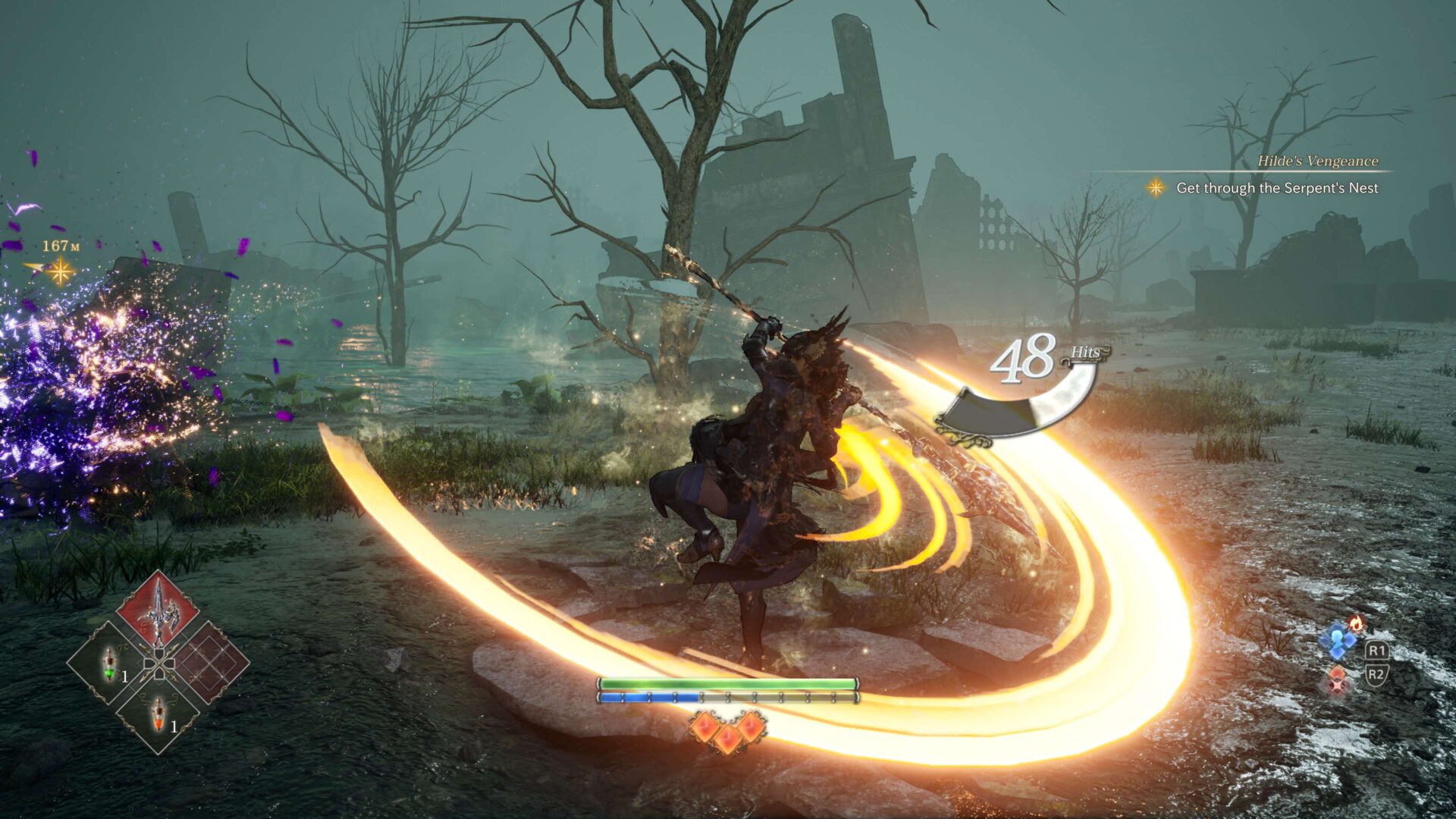Click the fire element icon above R1
The image size is (1456, 819).
click(1354, 624)
